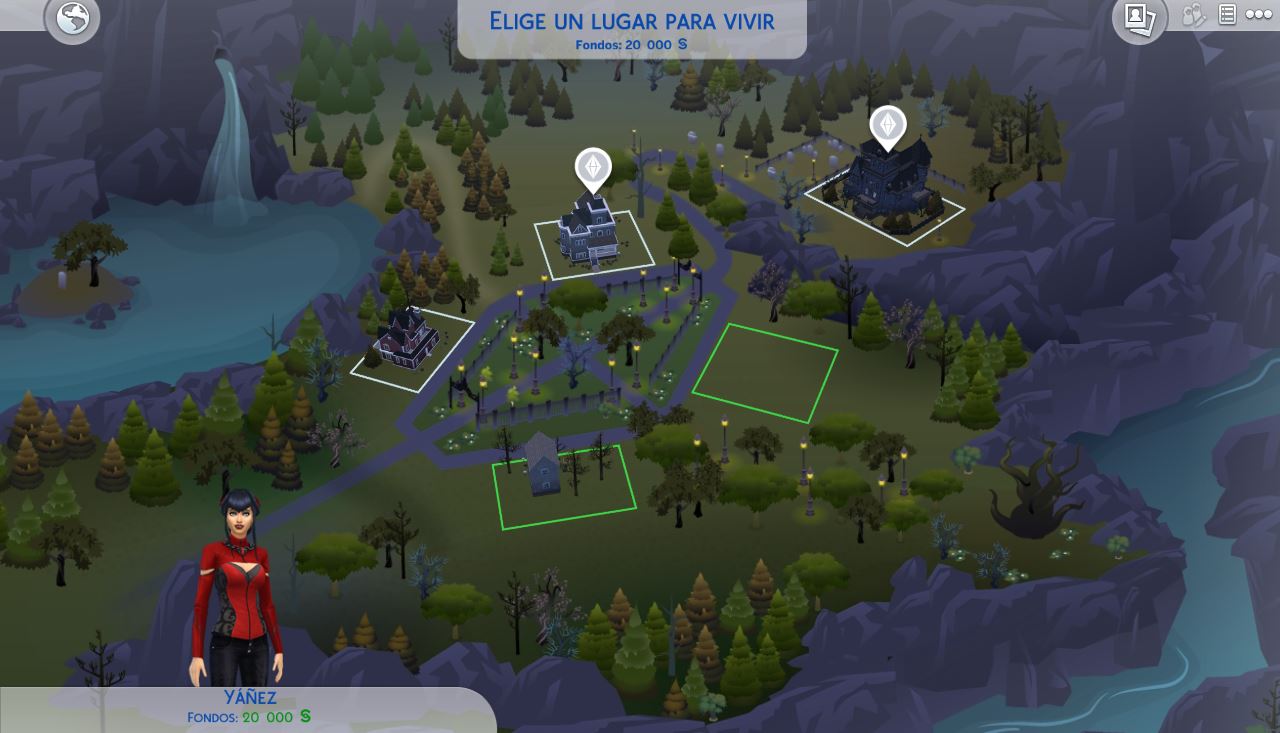The image size is (1280, 733).
Task: Open the list panel icon
Action: 1227,14
